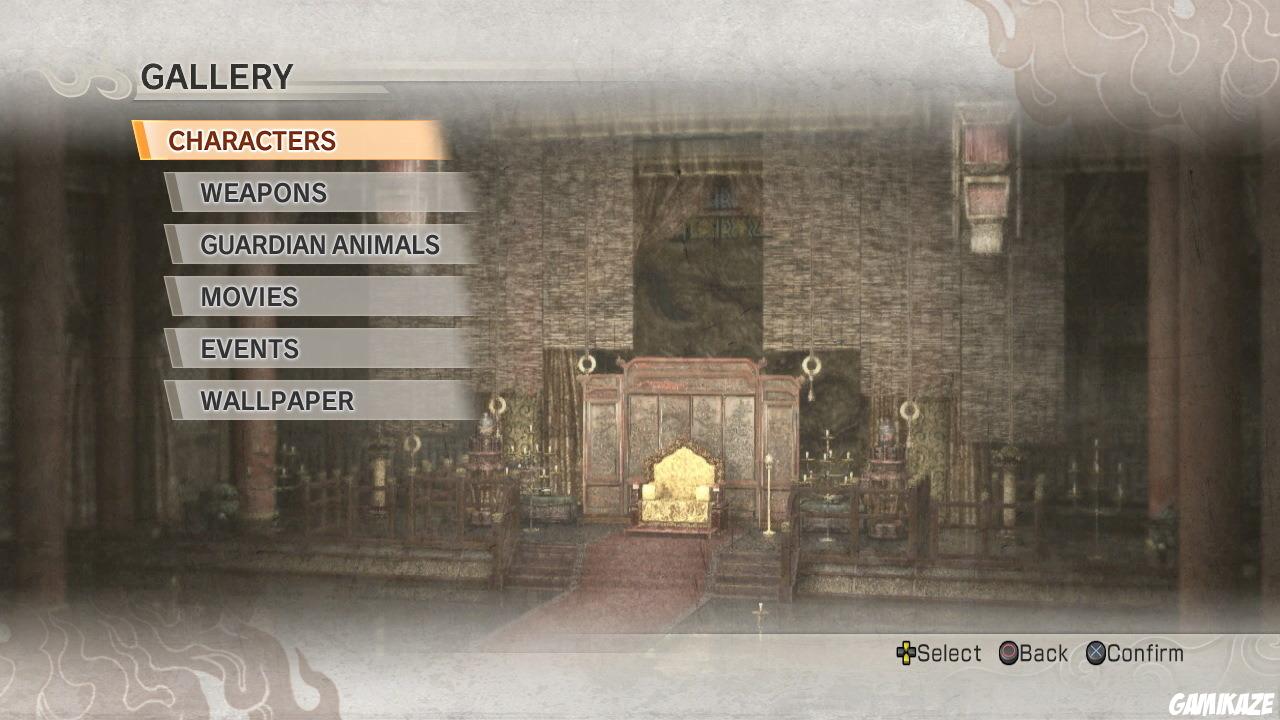The image size is (1280, 720).
Task: Select the EVENTS menu option
Action: pyautogui.click(x=248, y=349)
